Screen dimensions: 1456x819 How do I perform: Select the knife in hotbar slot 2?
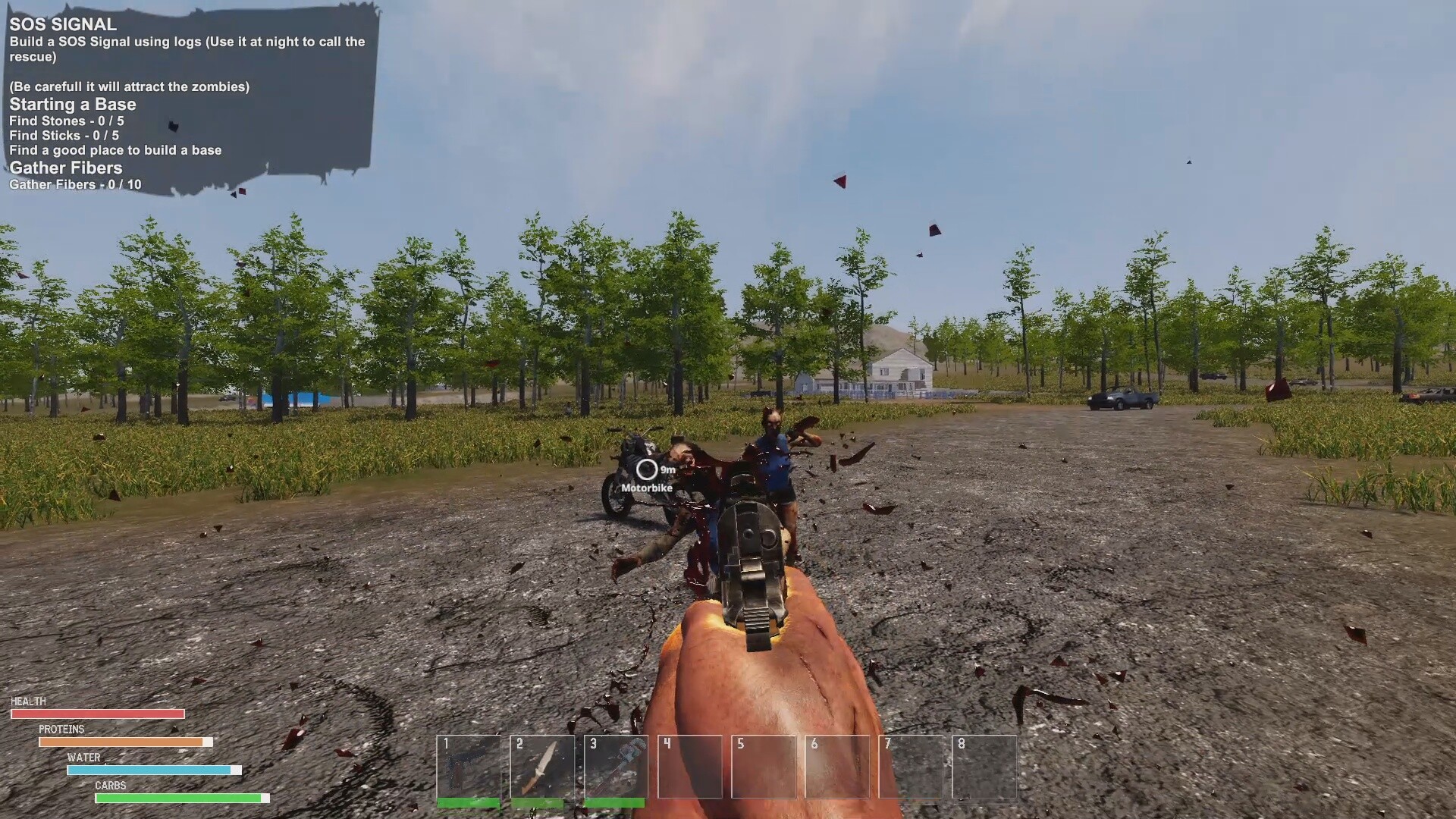click(x=541, y=766)
